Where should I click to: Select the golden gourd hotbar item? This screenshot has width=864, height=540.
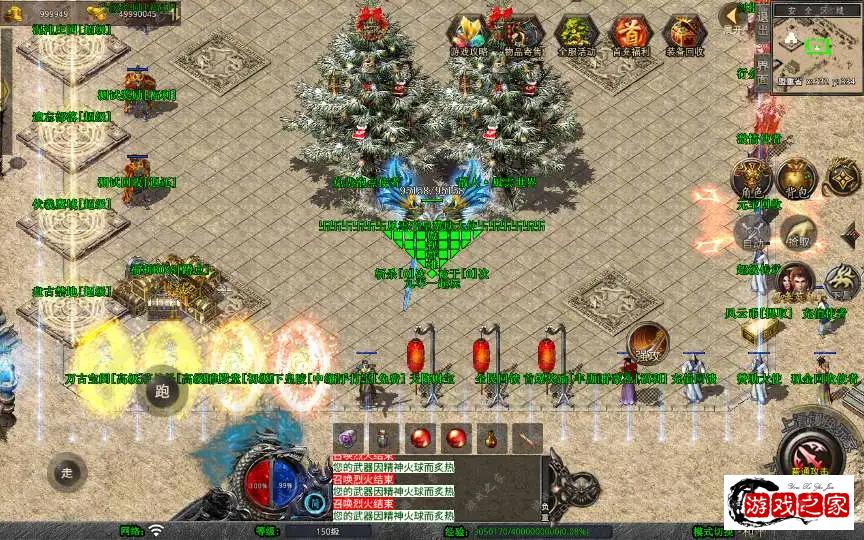pos(490,437)
